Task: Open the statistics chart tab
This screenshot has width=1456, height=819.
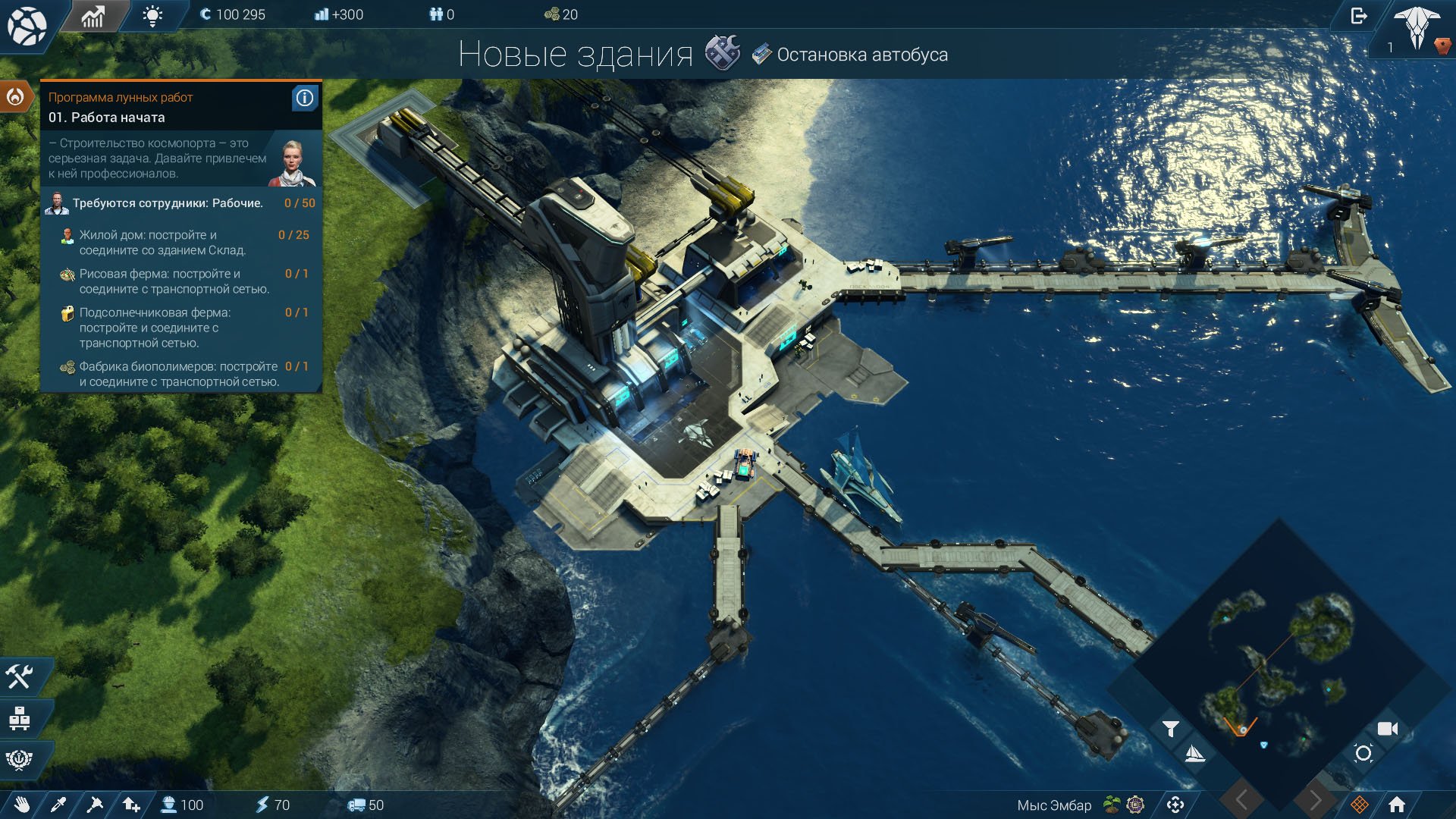Action: coord(93,16)
